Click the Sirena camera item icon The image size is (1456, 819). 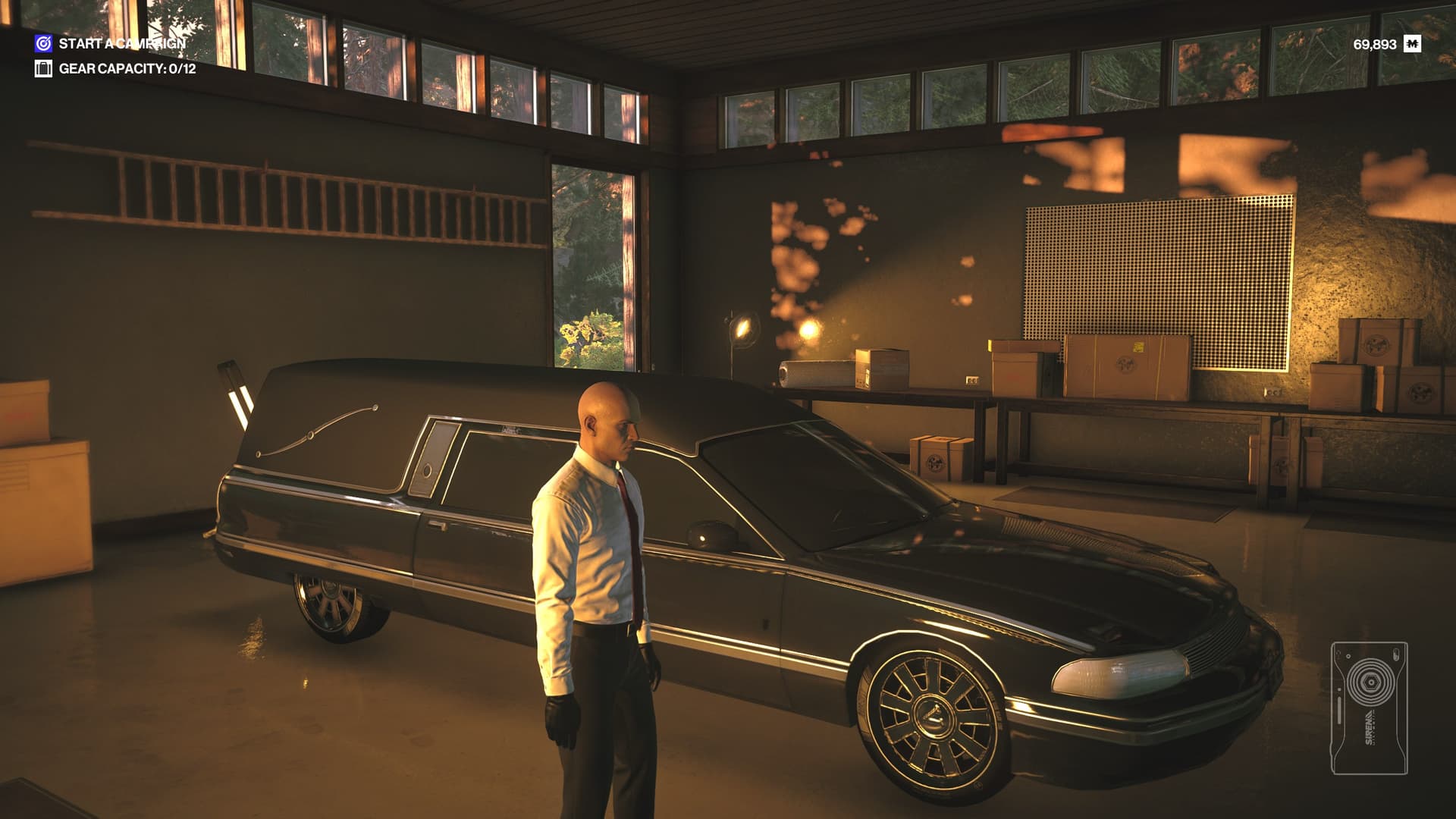click(x=1369, y=708)
